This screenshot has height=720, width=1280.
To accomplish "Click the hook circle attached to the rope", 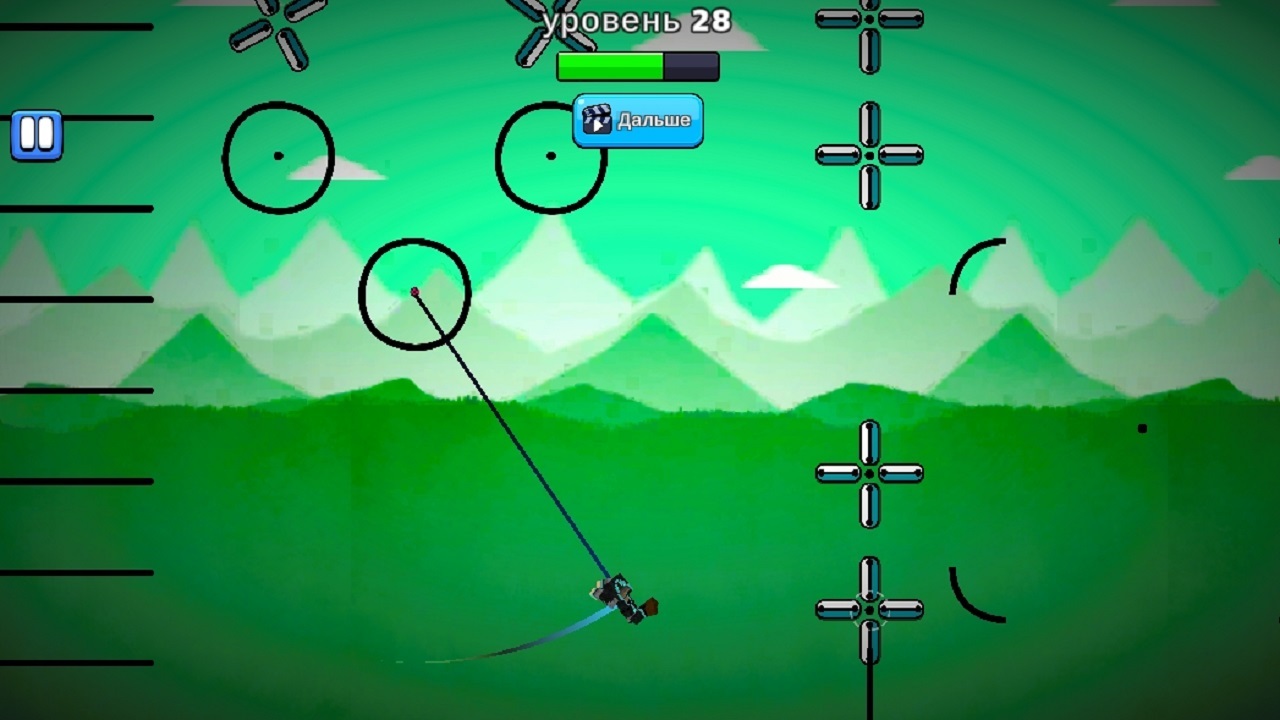I will [x=413, y=290].
